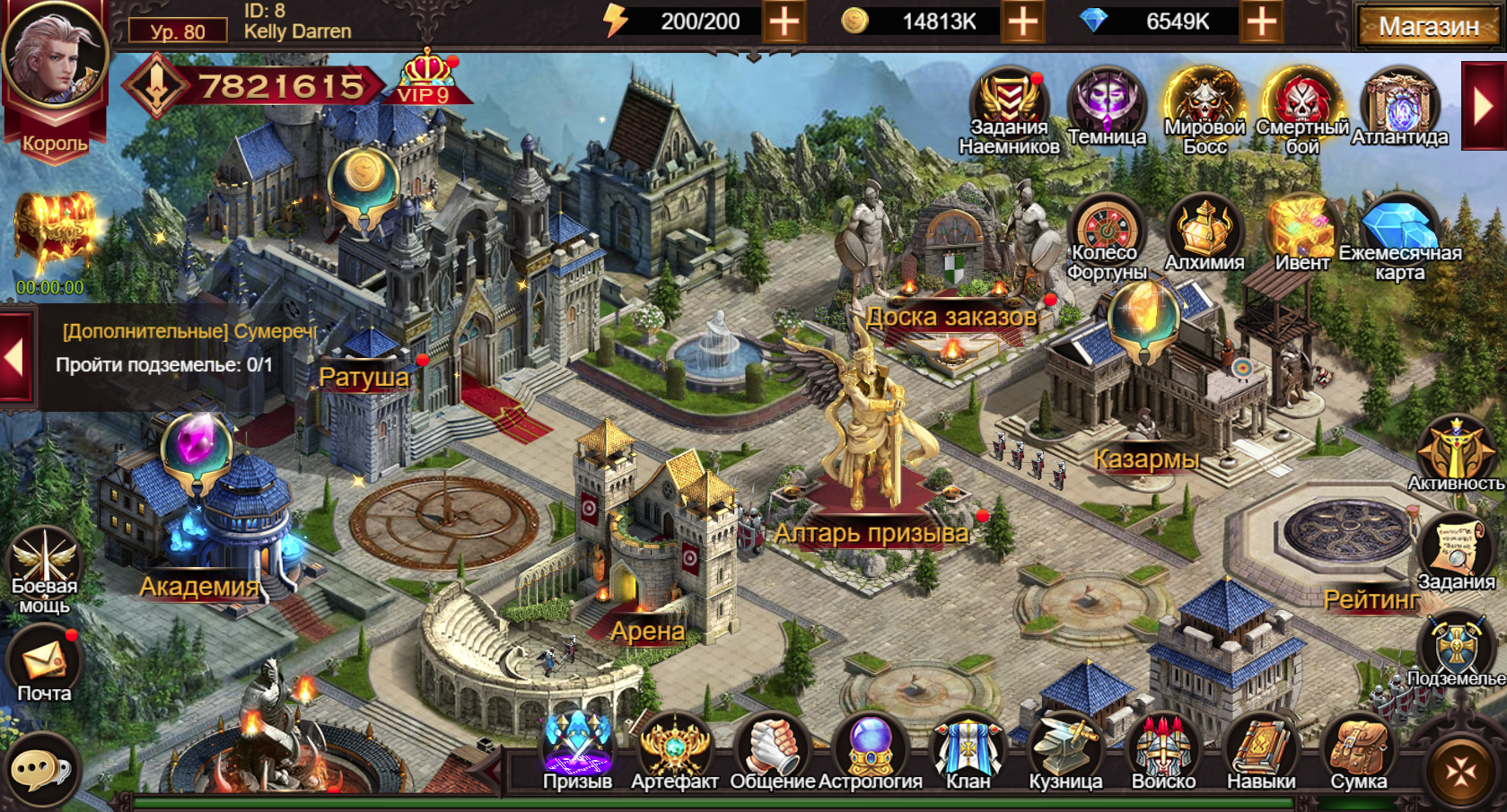Buy gold coins with the plus button
This screenshot has width=1507, height=812.
click(1022, 22)
